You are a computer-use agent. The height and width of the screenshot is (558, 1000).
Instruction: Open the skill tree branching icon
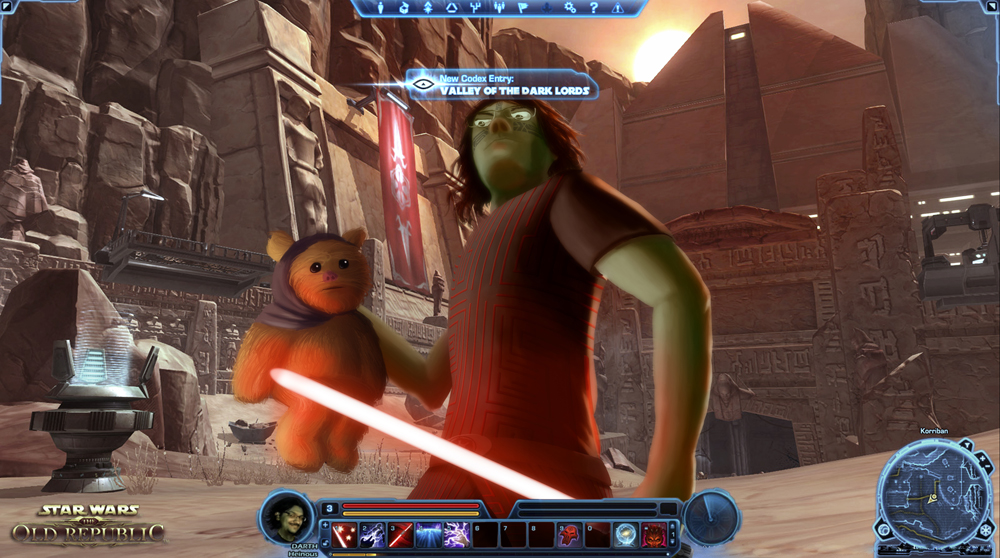pos(475,7)
